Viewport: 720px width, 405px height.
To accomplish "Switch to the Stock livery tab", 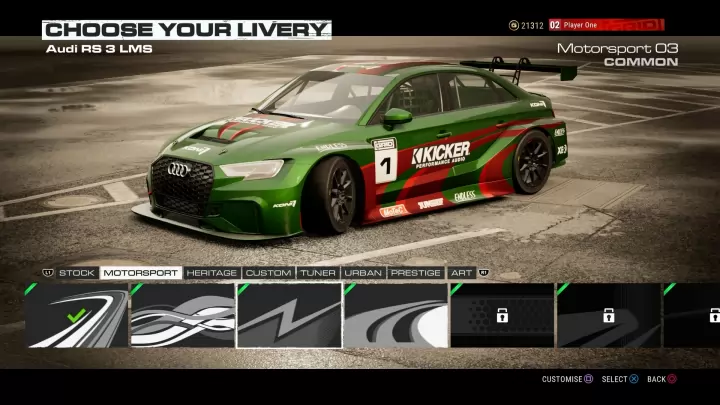I will click(77, 272).
